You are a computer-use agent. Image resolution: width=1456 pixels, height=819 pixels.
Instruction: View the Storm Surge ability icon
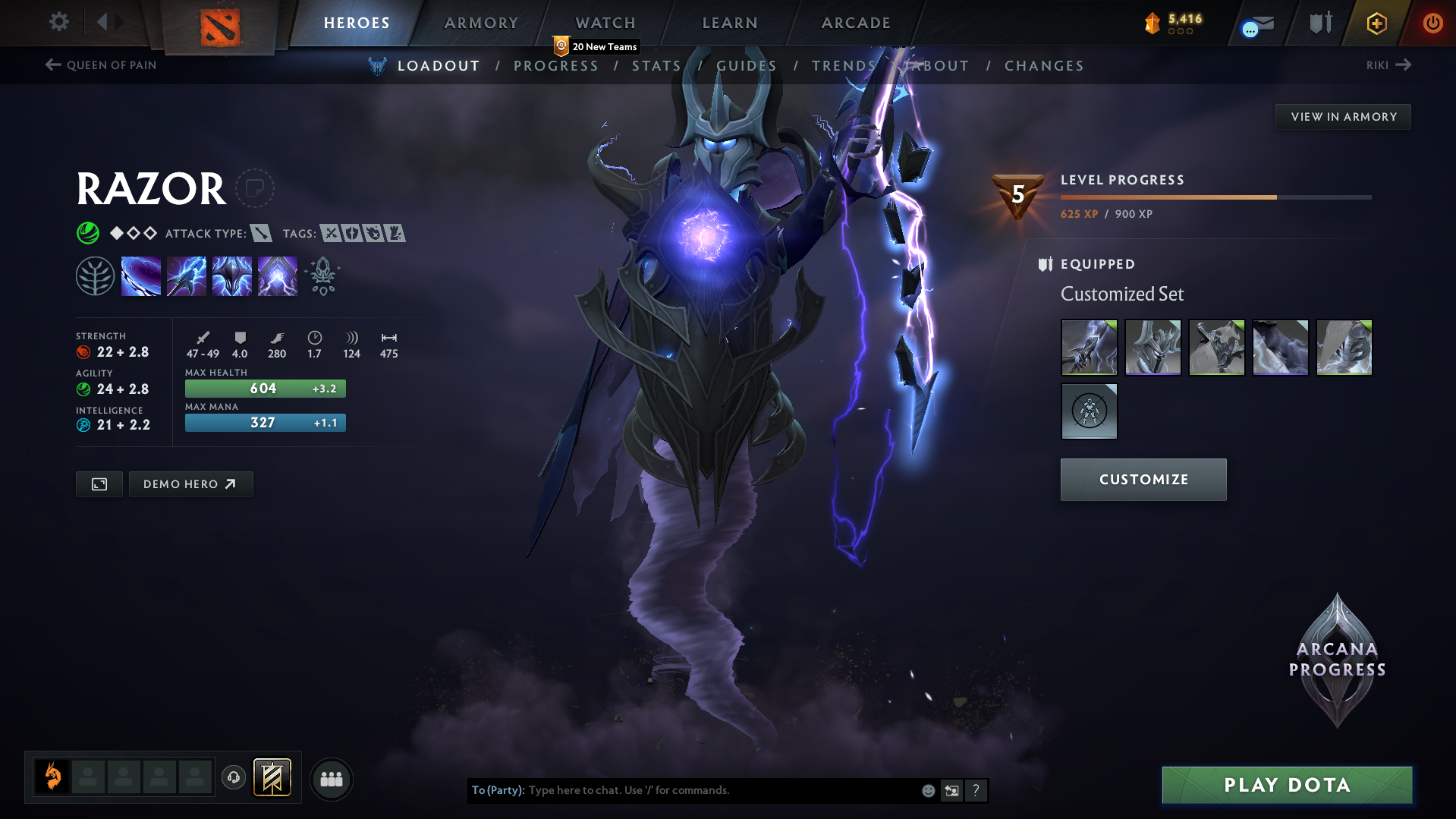(x=232, y=276)
